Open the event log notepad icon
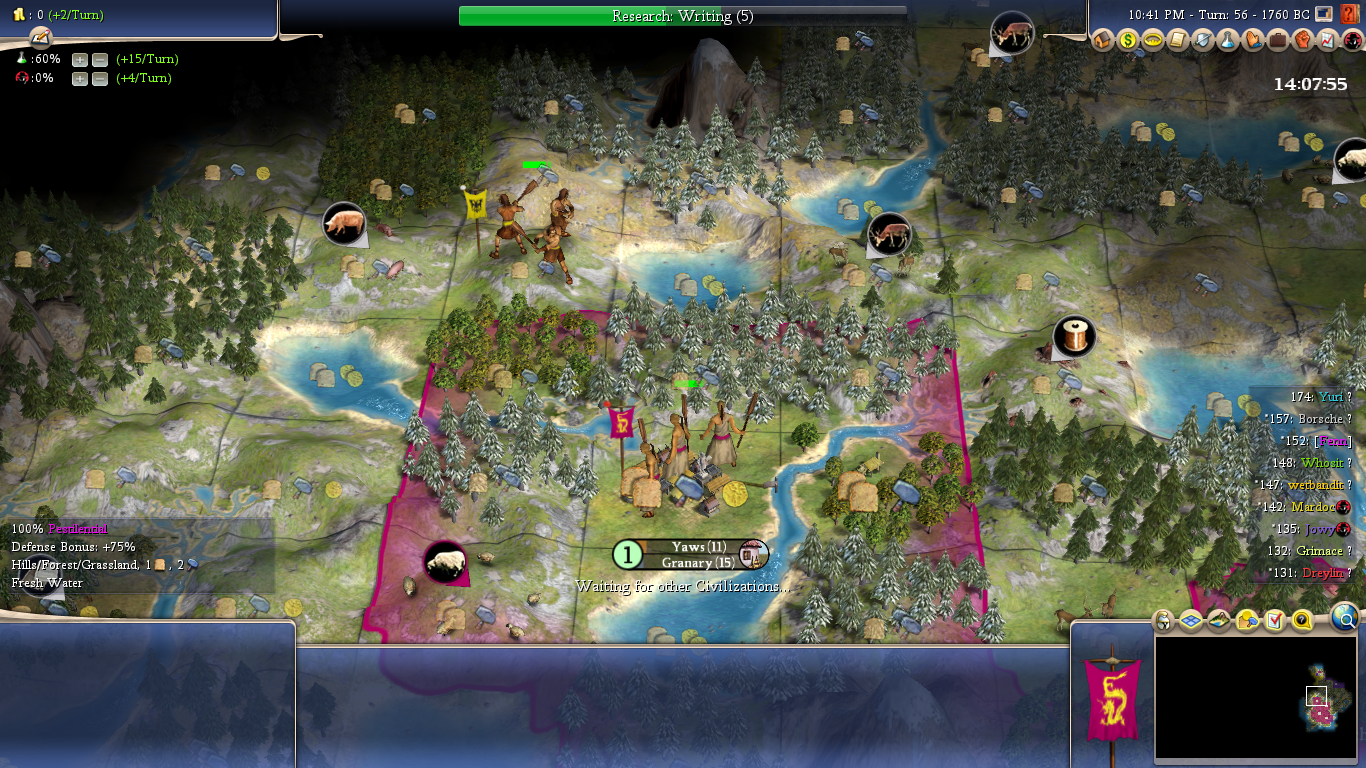Image resolution: width=1366 pixels, height=768 pixels. click(40, 37)
